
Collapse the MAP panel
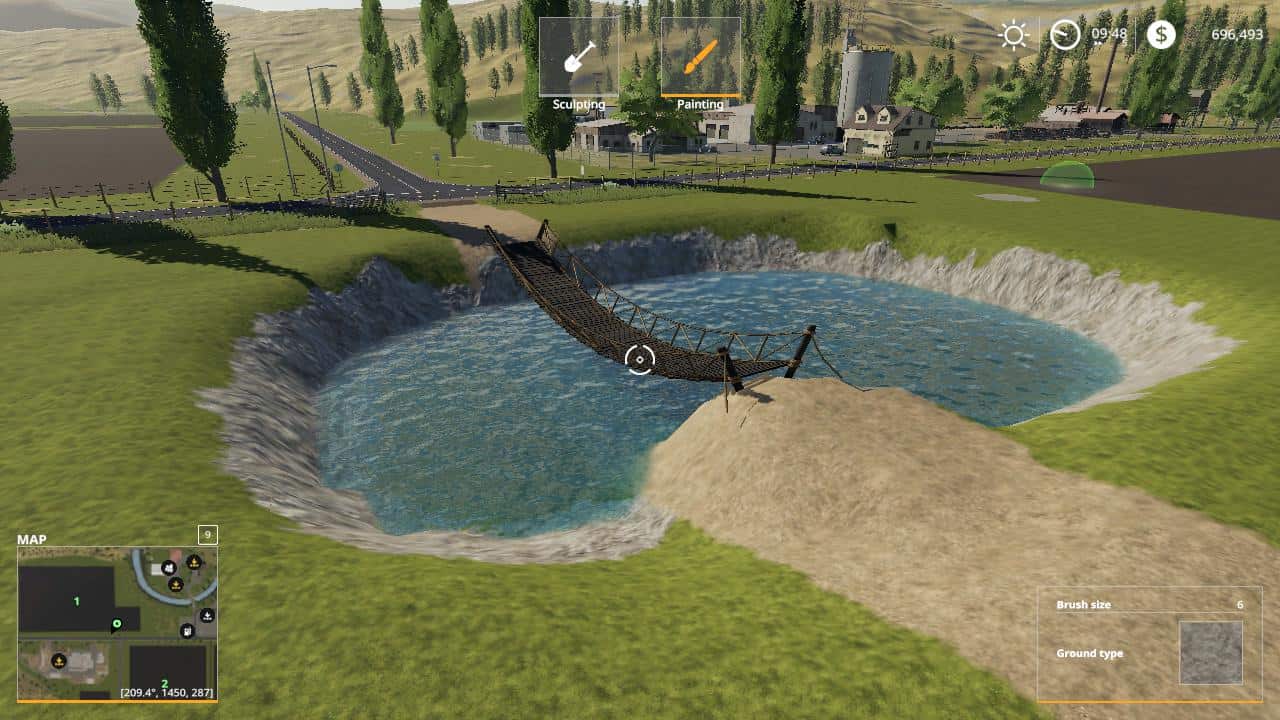pyautogui.click(x=30, y=539)
